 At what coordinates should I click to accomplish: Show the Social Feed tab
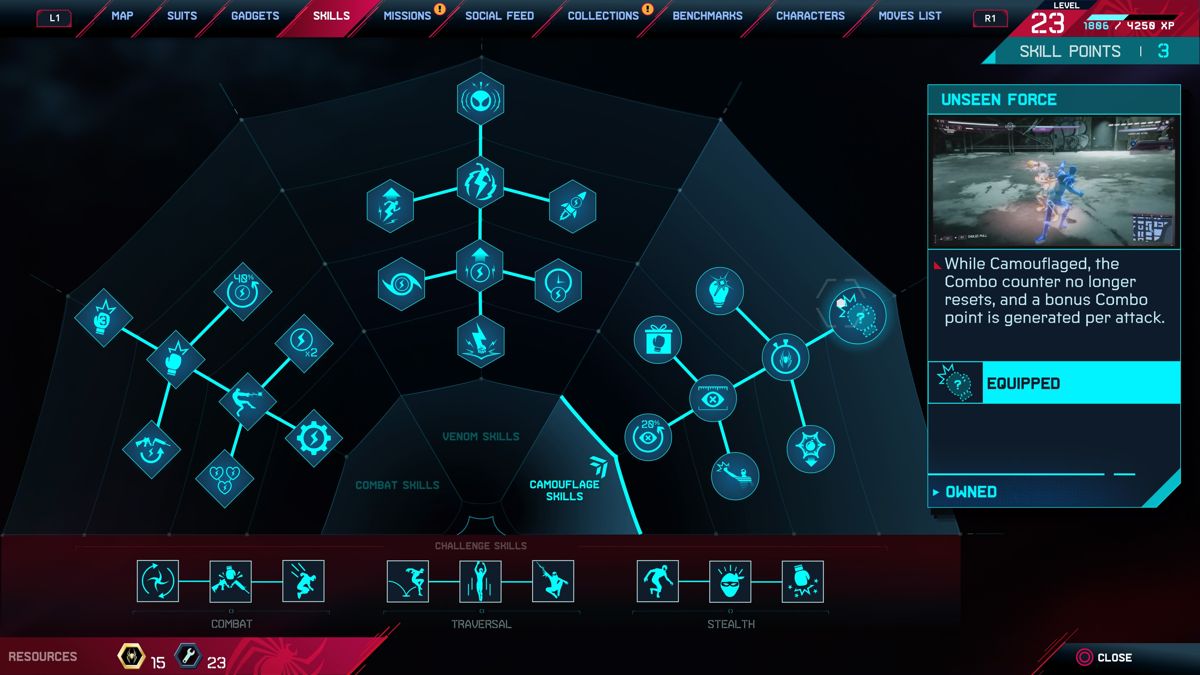(x=499, y=16)
